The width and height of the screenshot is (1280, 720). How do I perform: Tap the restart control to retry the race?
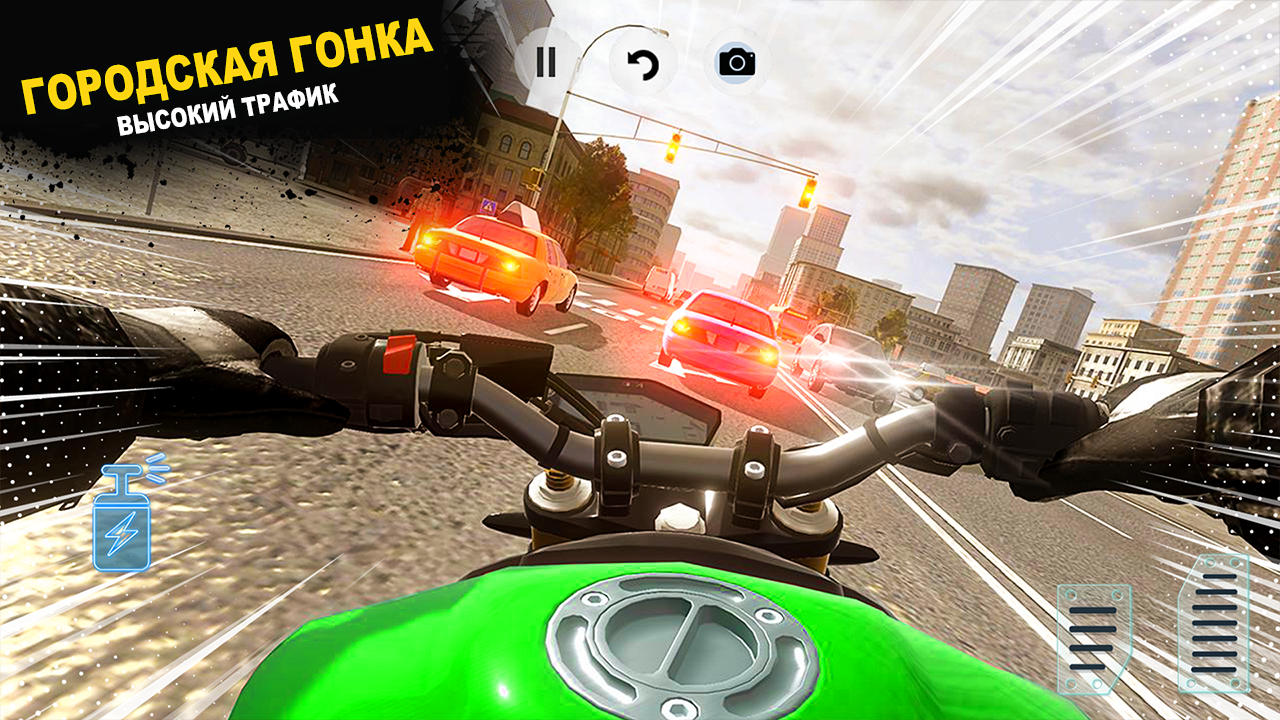tap(644, 64)
